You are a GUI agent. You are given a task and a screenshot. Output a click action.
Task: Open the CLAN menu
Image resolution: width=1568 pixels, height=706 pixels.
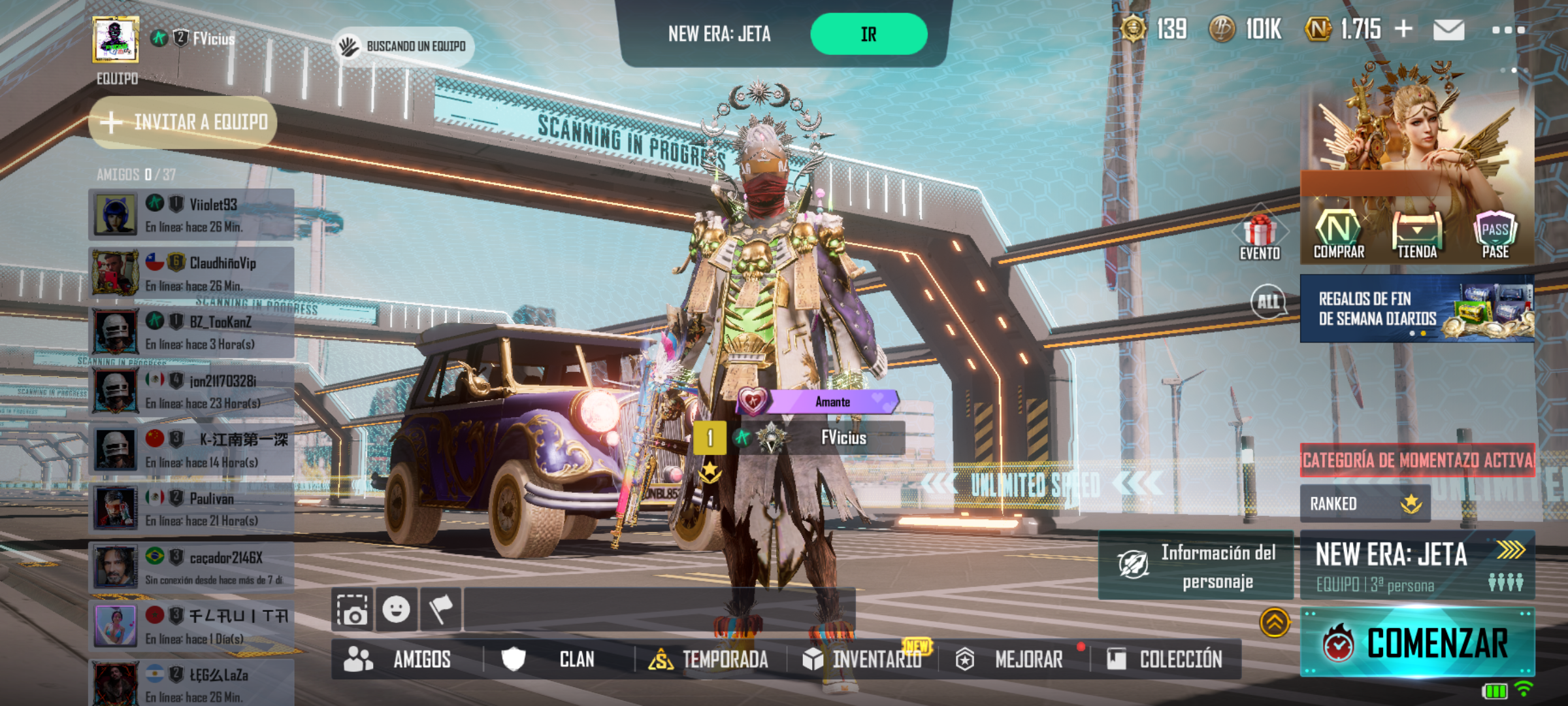(x=549, y=660)
